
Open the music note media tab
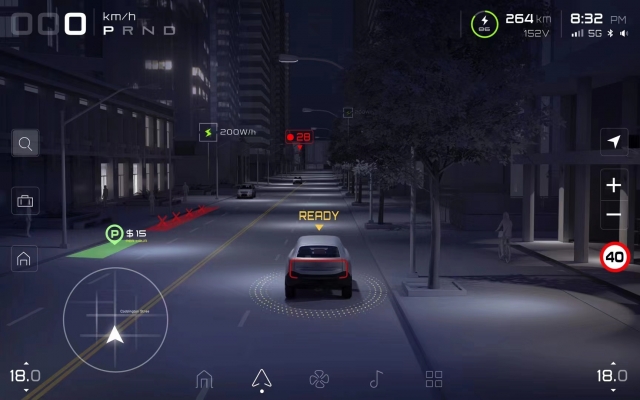376,379
